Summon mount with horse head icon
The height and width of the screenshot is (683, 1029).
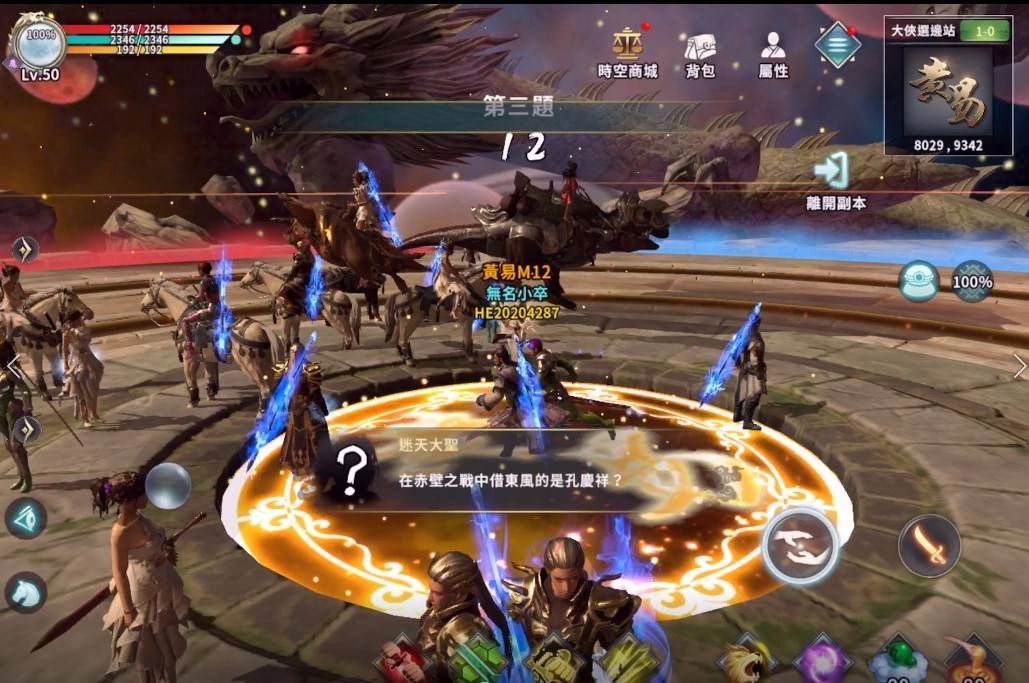click(26, 591)
